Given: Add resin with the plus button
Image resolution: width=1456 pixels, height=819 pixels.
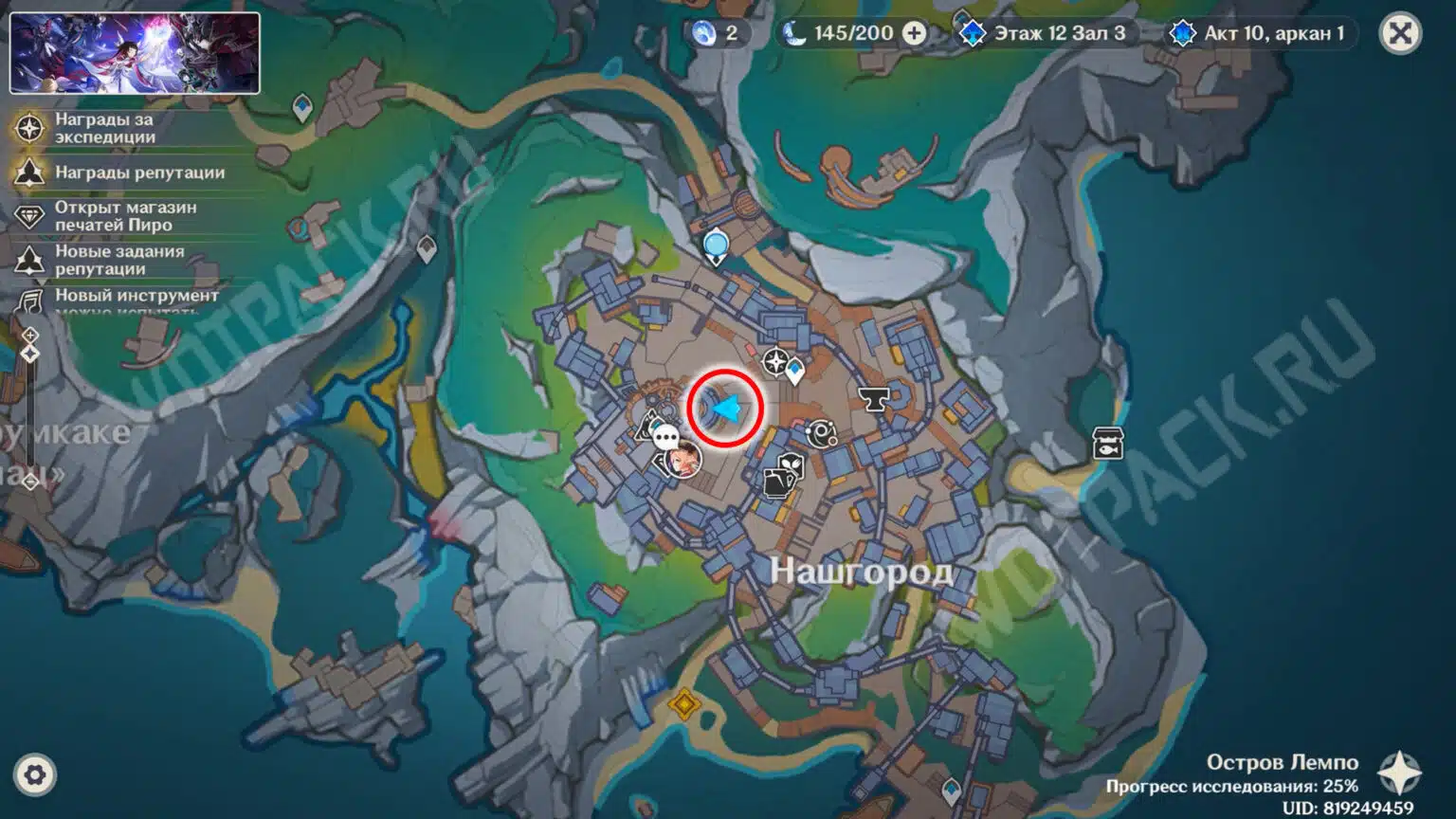Looking at the screenshot, I should 915,34.
